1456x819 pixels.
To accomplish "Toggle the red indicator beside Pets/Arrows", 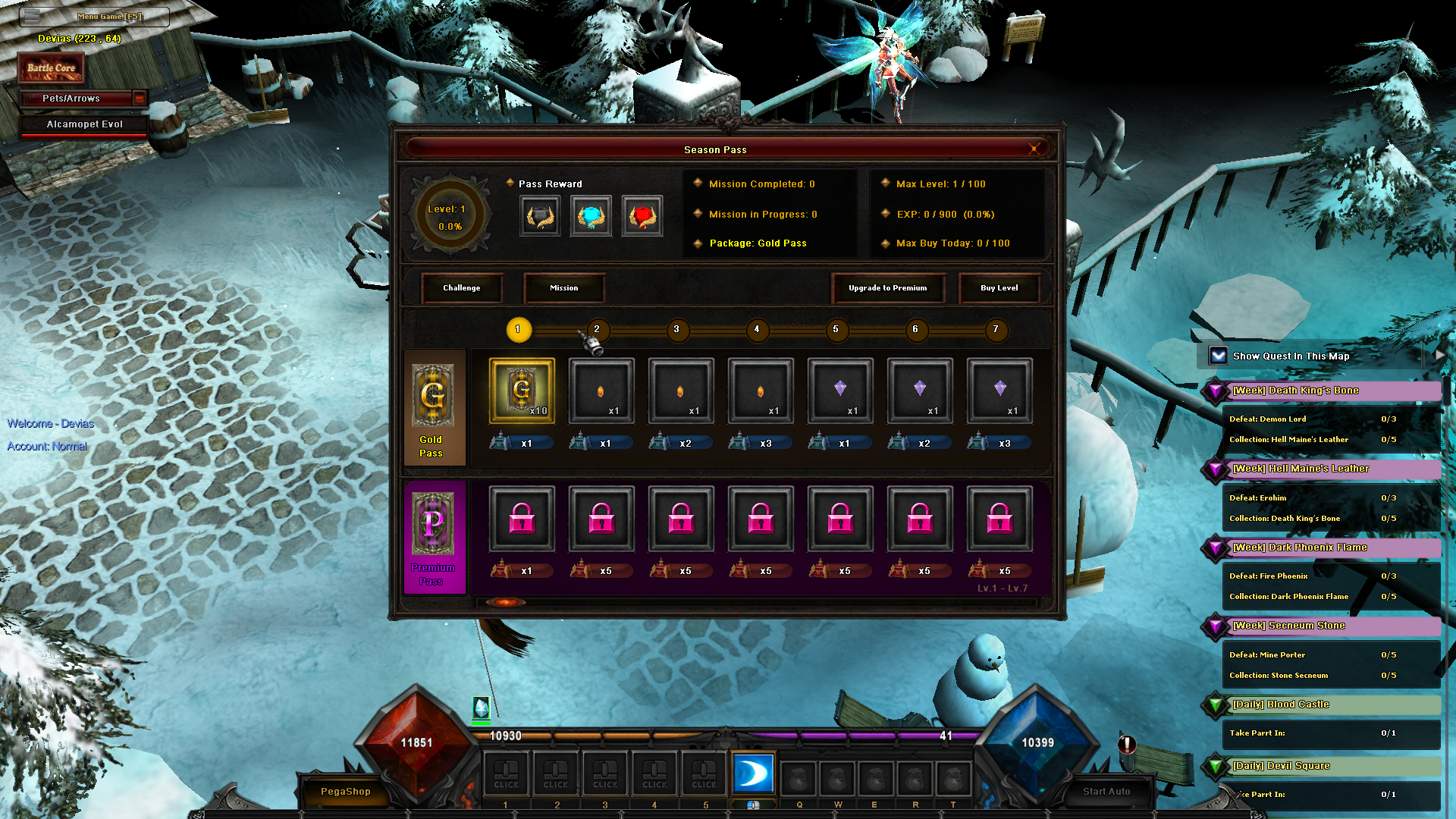I will click(x=140, y=98).
